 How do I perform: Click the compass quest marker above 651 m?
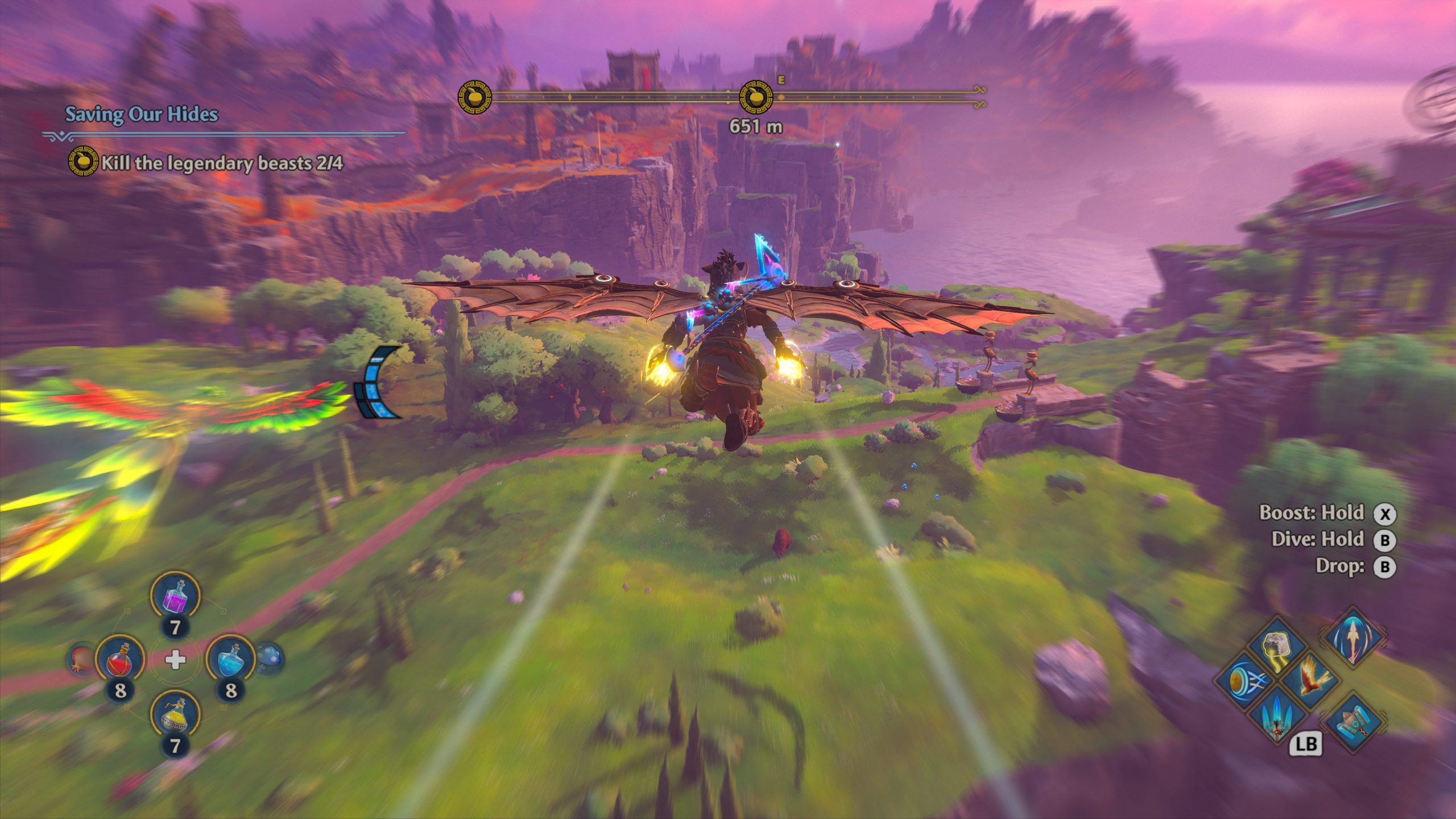pyautogui.click(x=756, y=97)
